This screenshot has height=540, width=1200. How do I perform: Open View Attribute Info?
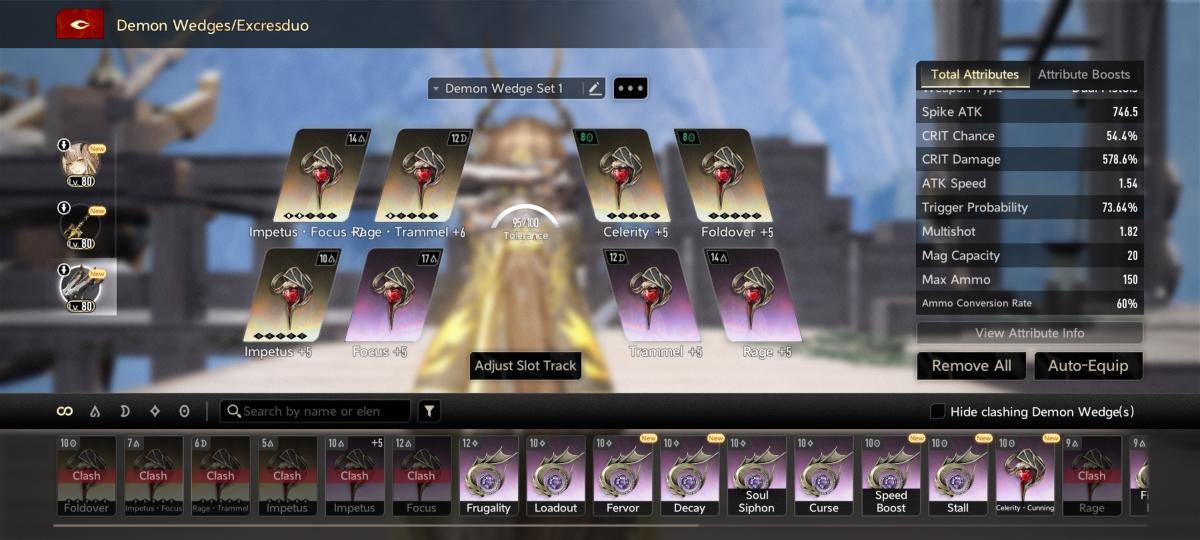pyautogui.click(x=1029, y=333)
